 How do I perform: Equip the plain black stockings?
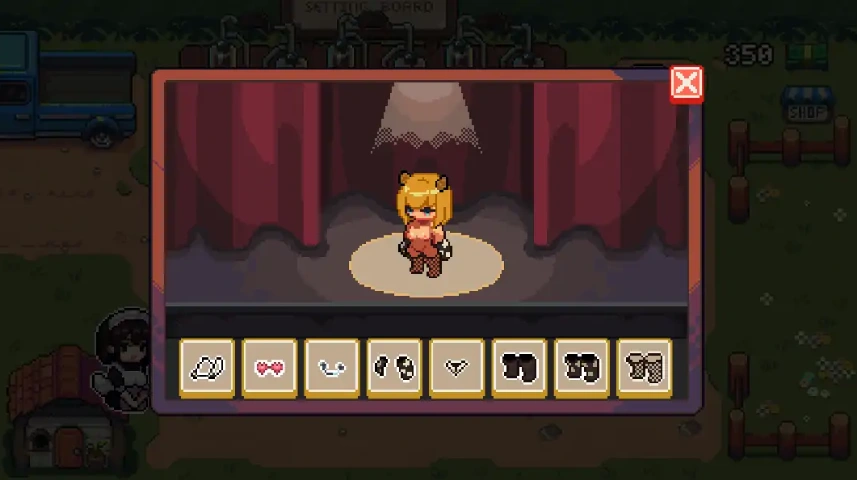point(519,368)
